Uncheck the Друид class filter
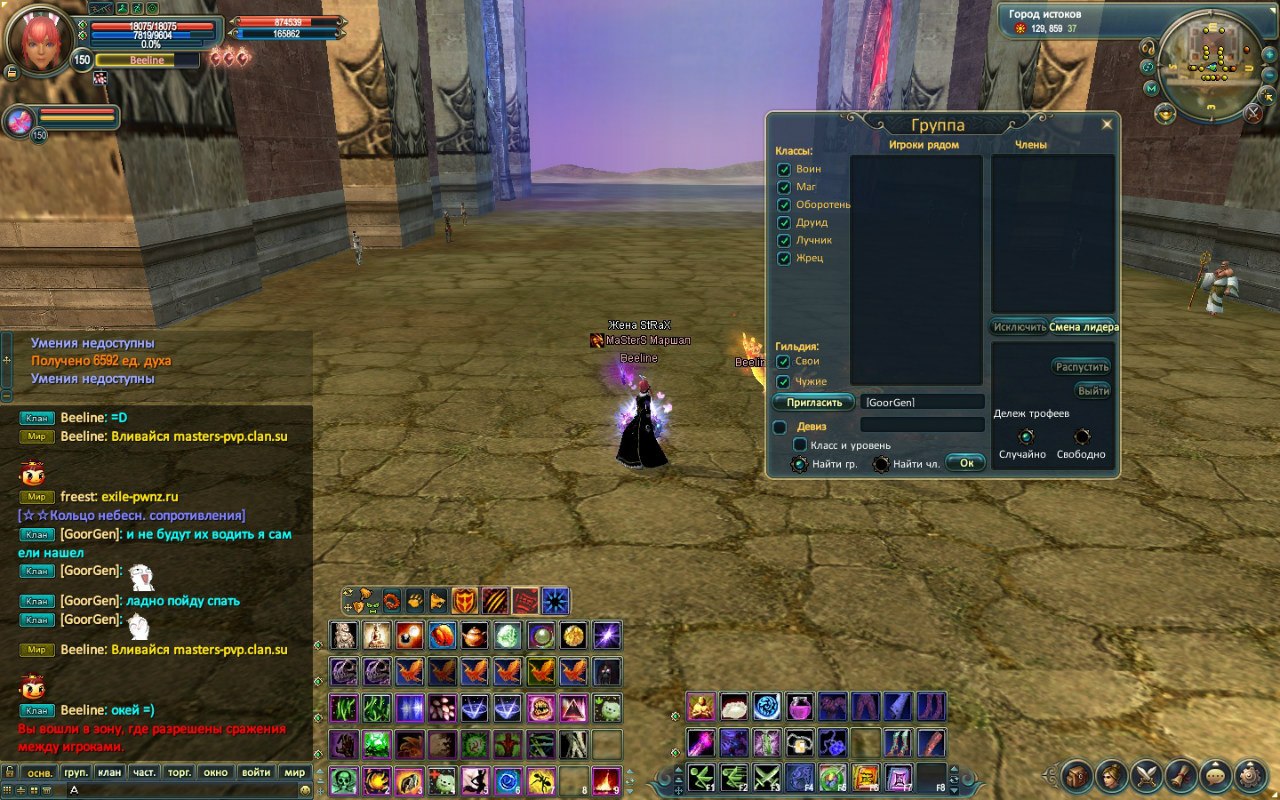This screenshot has height=800, width=1280. click(x=784, y=223)
